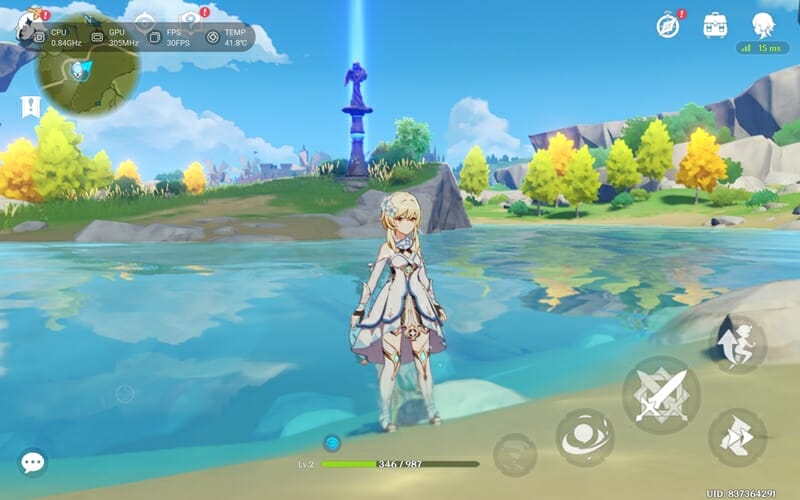The width and height of the screenshot is (800, 500).
Task: Activate the jump button
Action: [737, 344]
